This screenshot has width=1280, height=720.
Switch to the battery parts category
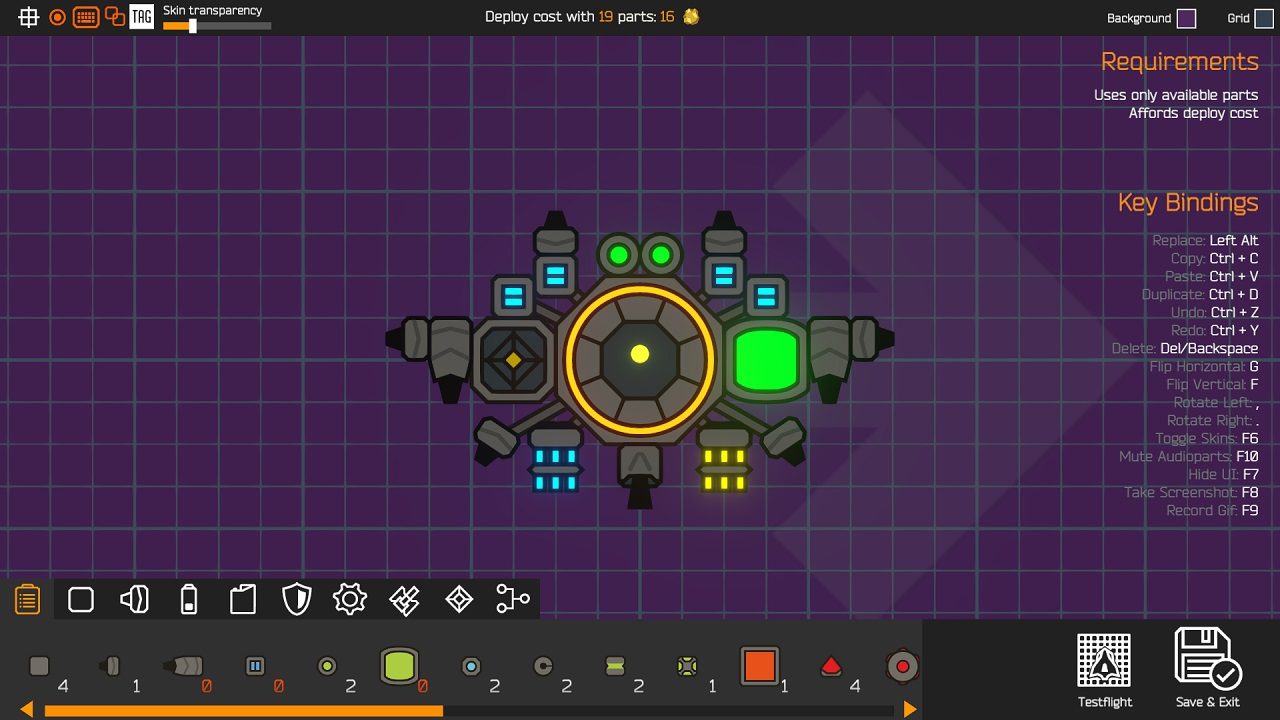pos(189,600)
